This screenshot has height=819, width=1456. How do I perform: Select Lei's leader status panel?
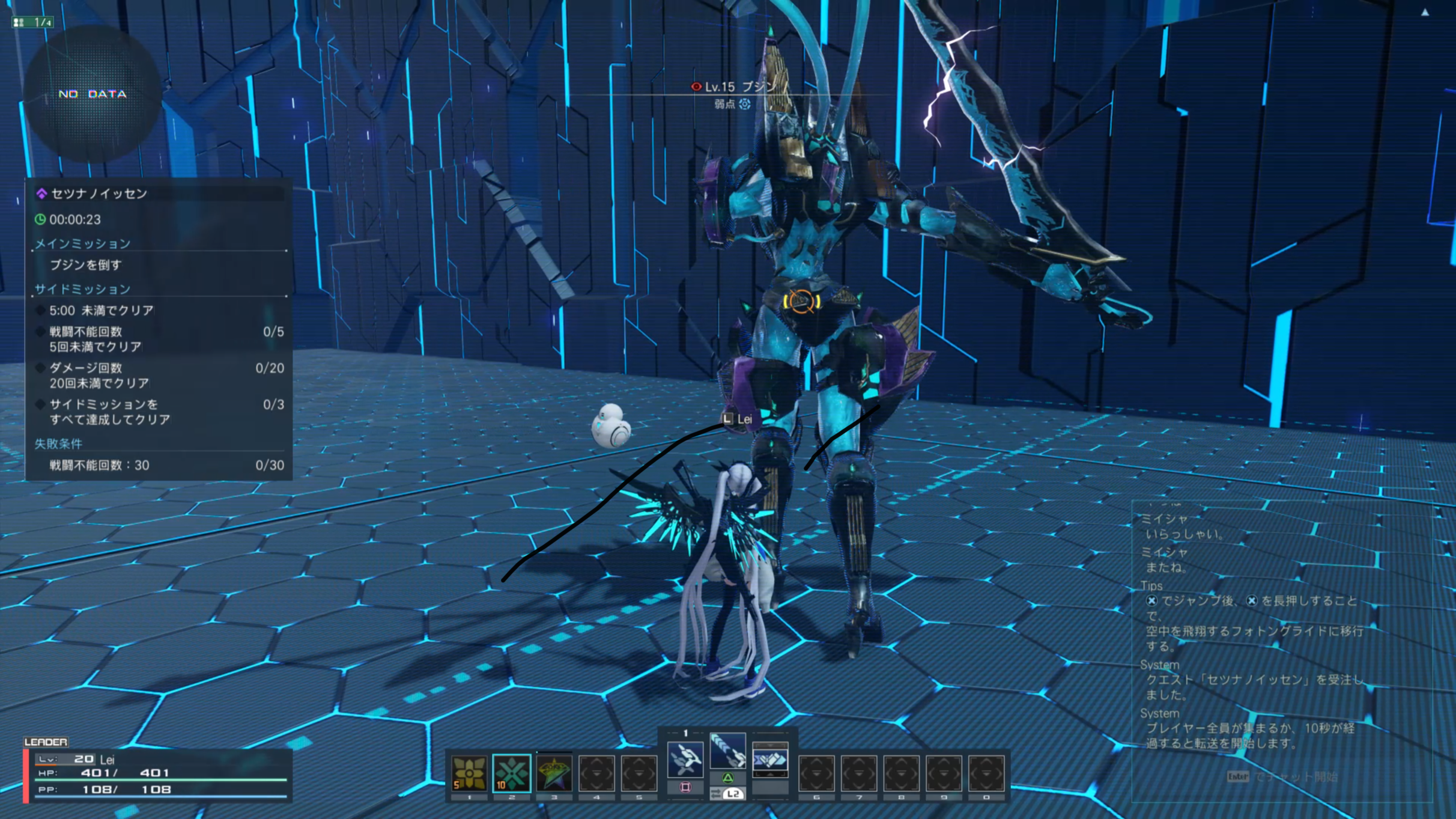[x=157, y=775]
